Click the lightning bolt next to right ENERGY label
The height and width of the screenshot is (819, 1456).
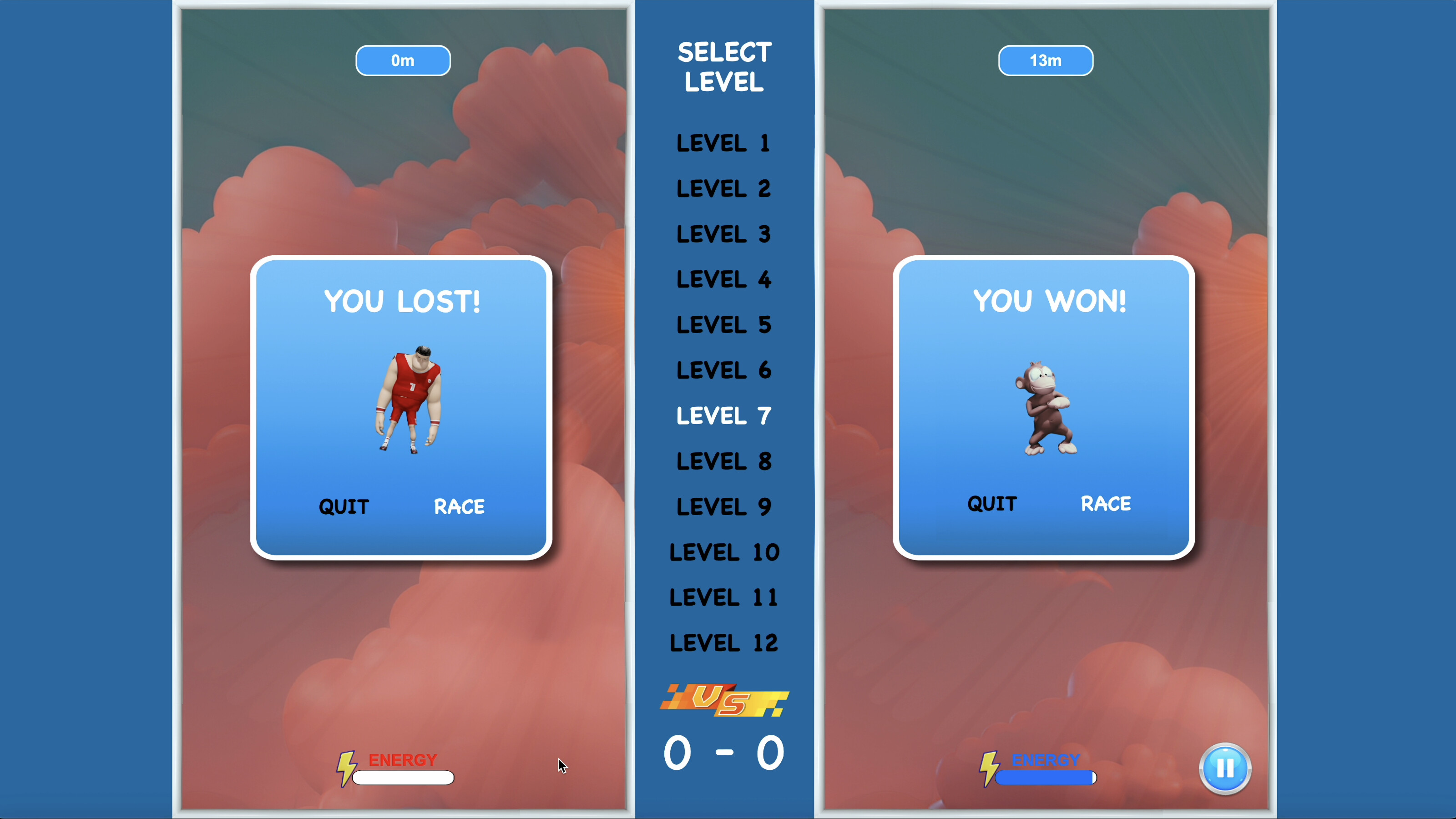[989, 770]
